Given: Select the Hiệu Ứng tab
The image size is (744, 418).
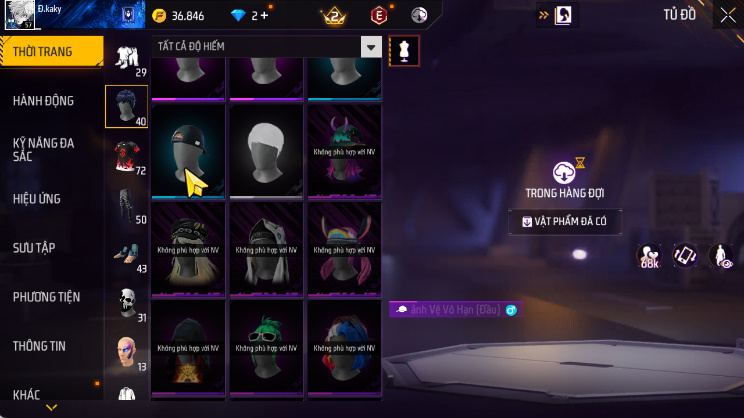Looking at the screenshot, I should click(x=40, y=199).
